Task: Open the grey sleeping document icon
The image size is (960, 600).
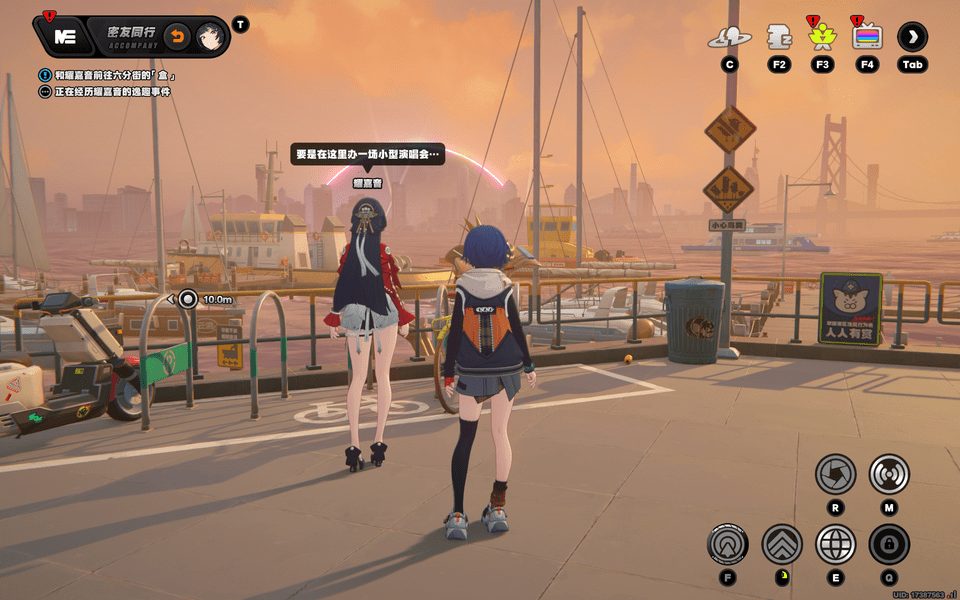Action: pyautogui.click(x=779, y=37)
